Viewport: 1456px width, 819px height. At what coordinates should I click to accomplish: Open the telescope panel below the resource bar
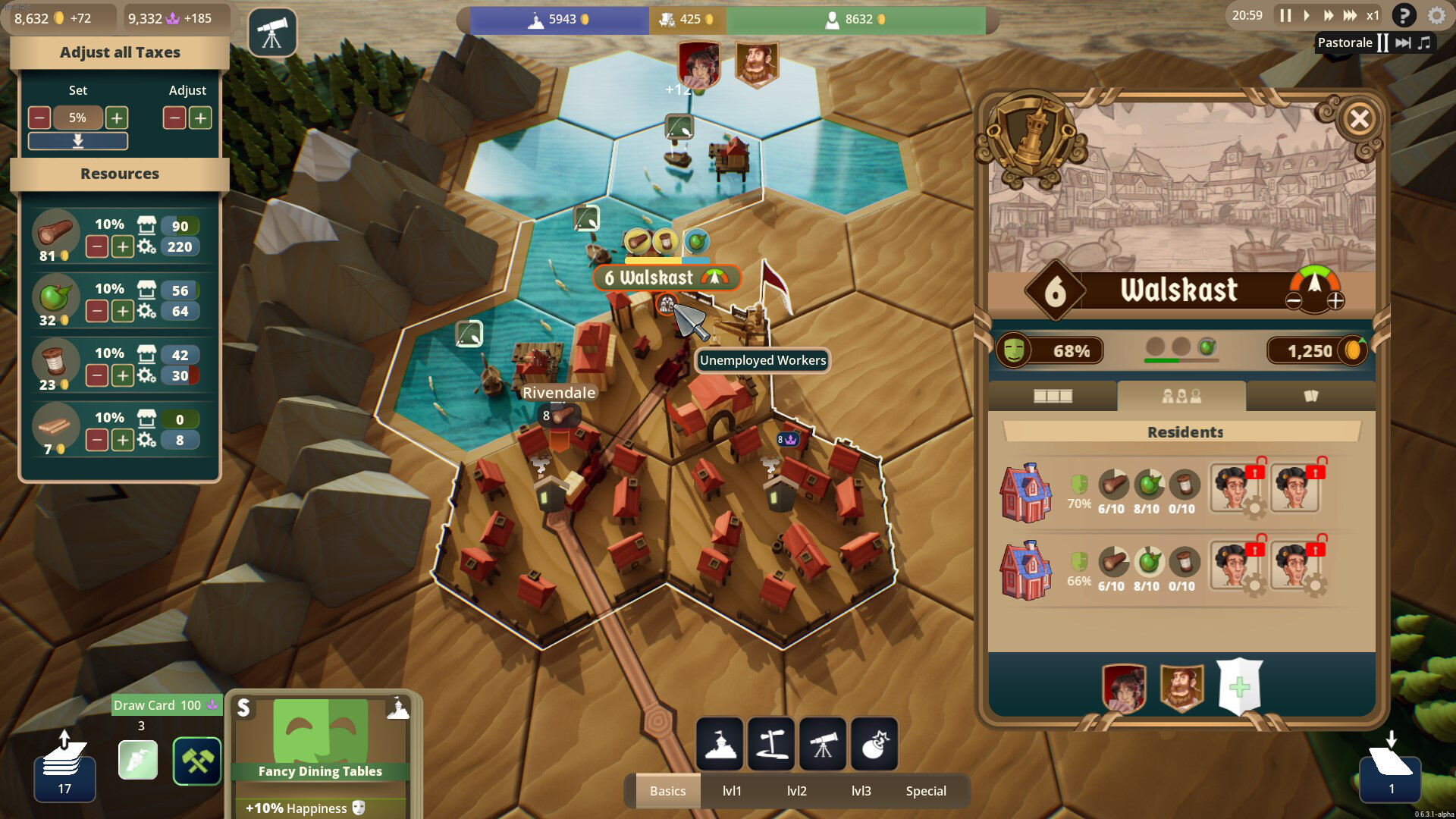coord(272,33)
